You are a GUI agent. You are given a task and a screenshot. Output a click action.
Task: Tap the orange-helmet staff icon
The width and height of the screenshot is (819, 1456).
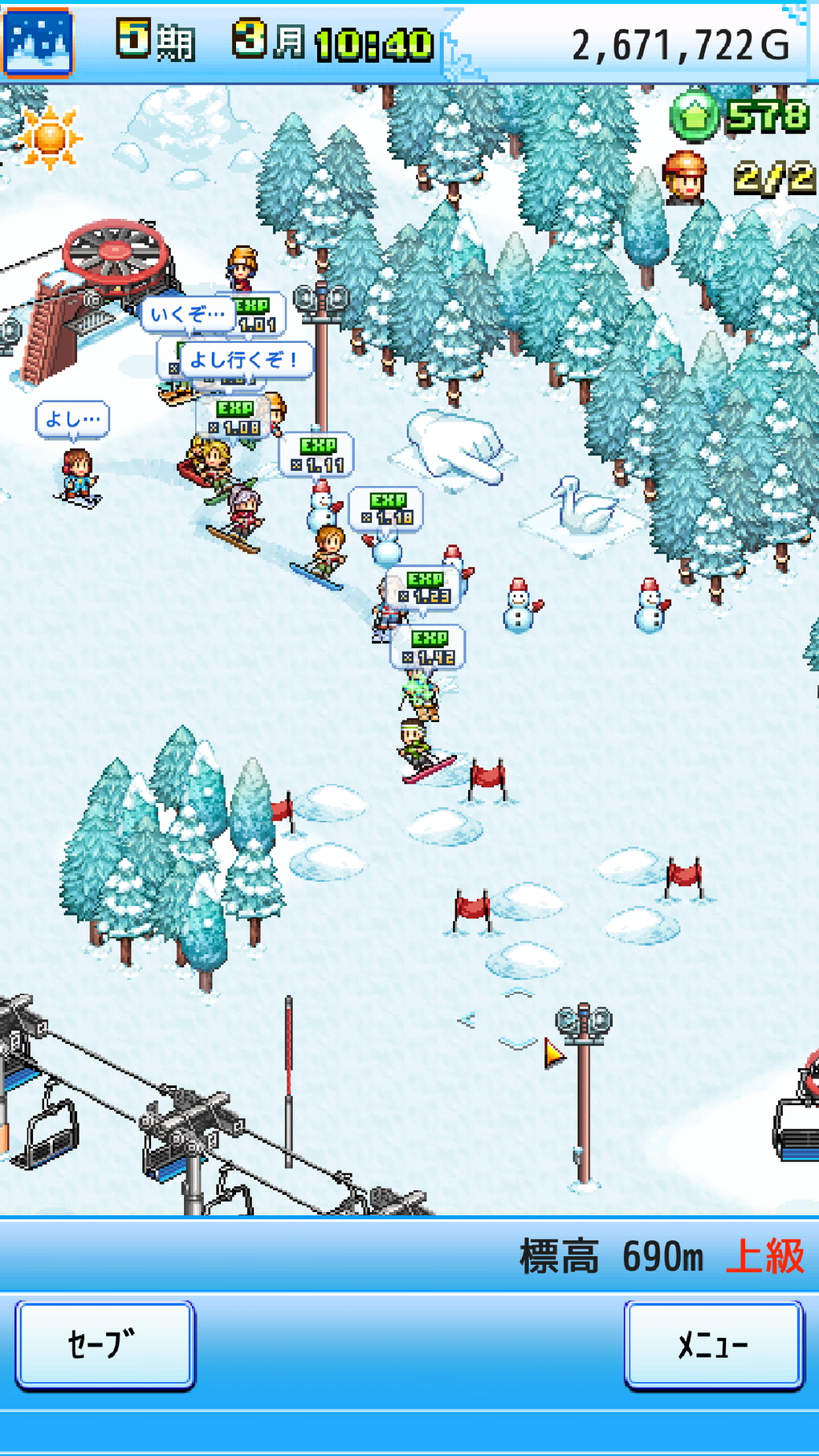tap(685, 177)
